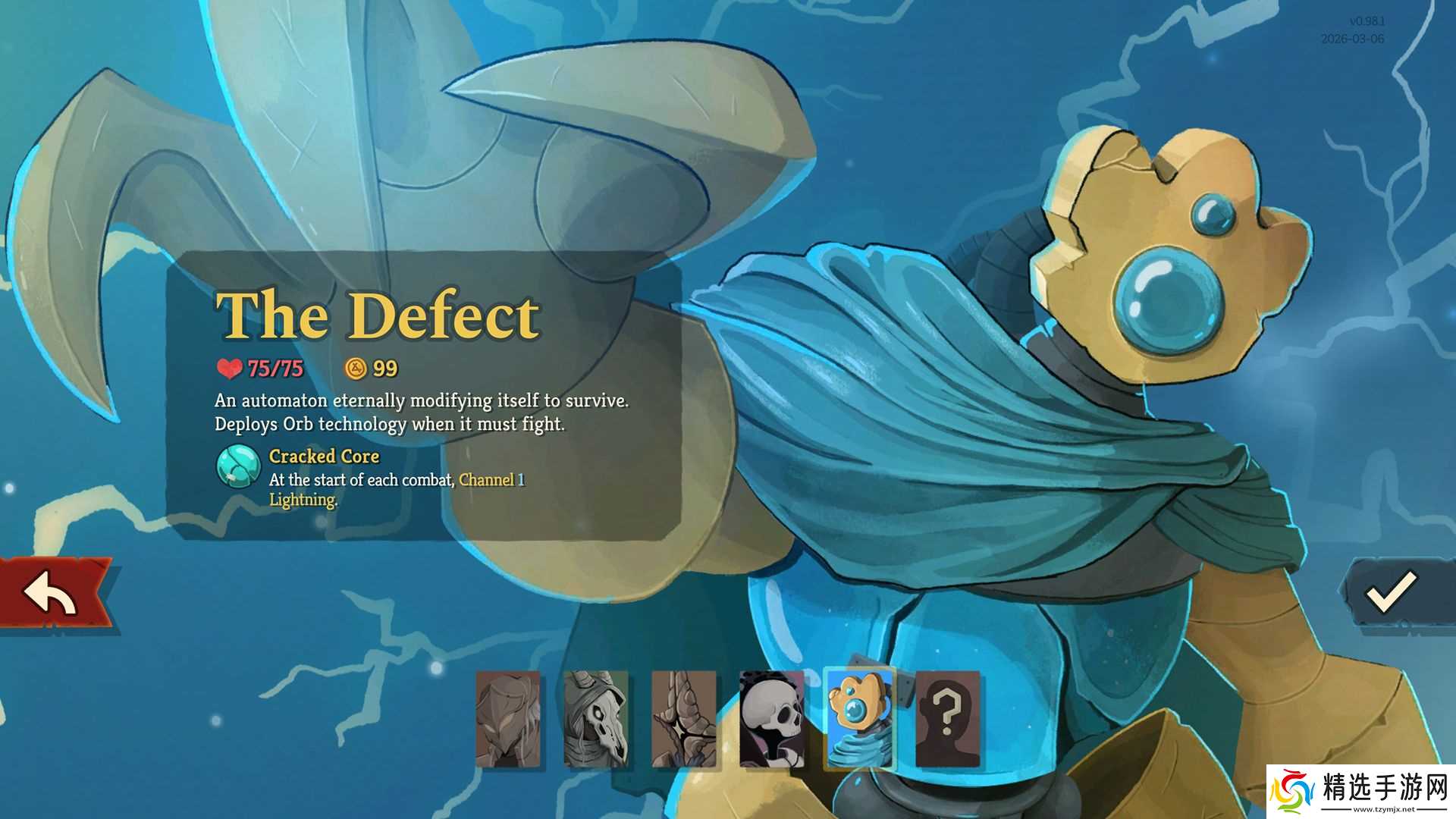Choose the horned skull hooded character portrait
The image size is (1456, 819).
tap(596, 719)
